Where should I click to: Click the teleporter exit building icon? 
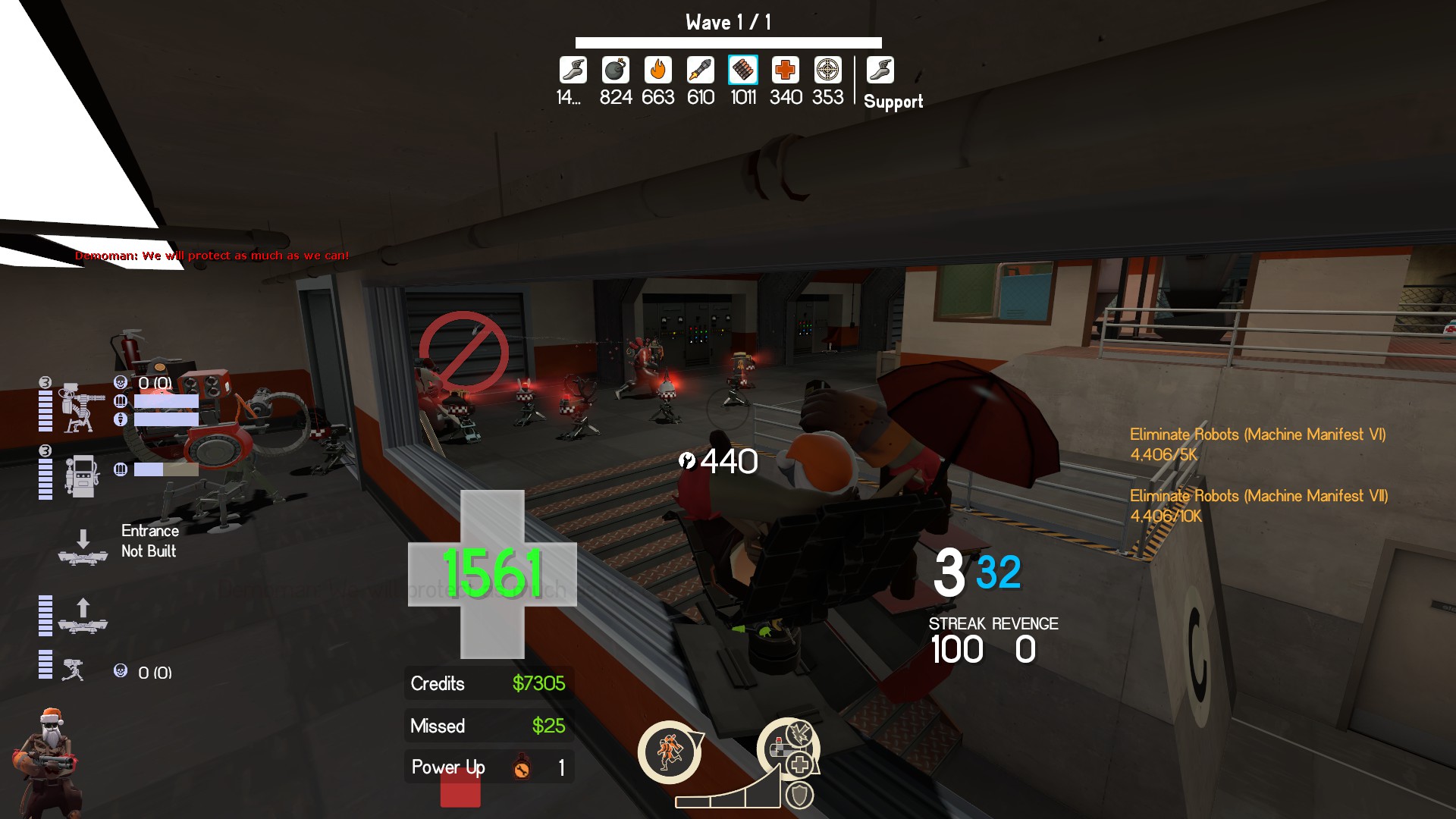(83, 616)
